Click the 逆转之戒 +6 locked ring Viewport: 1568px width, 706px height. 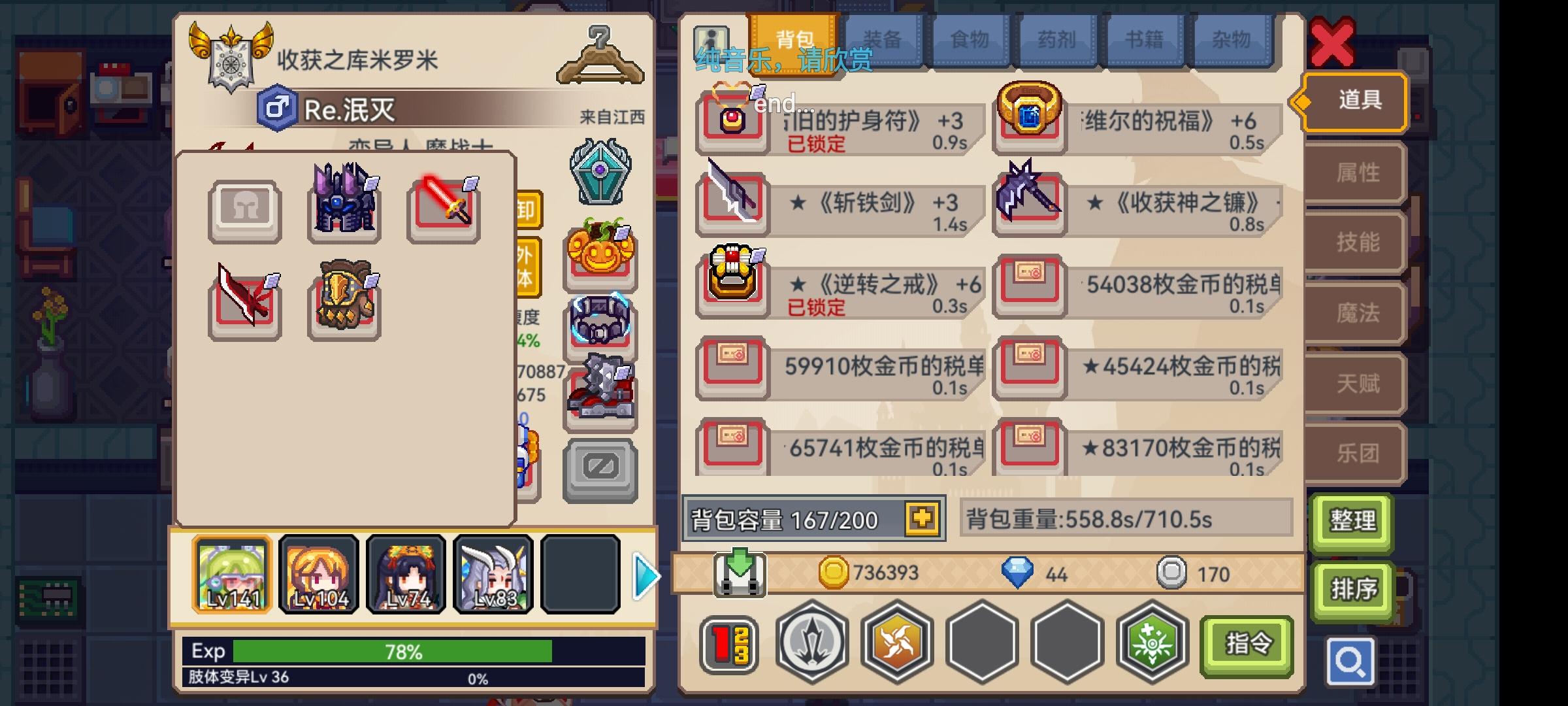coord(732,284)
